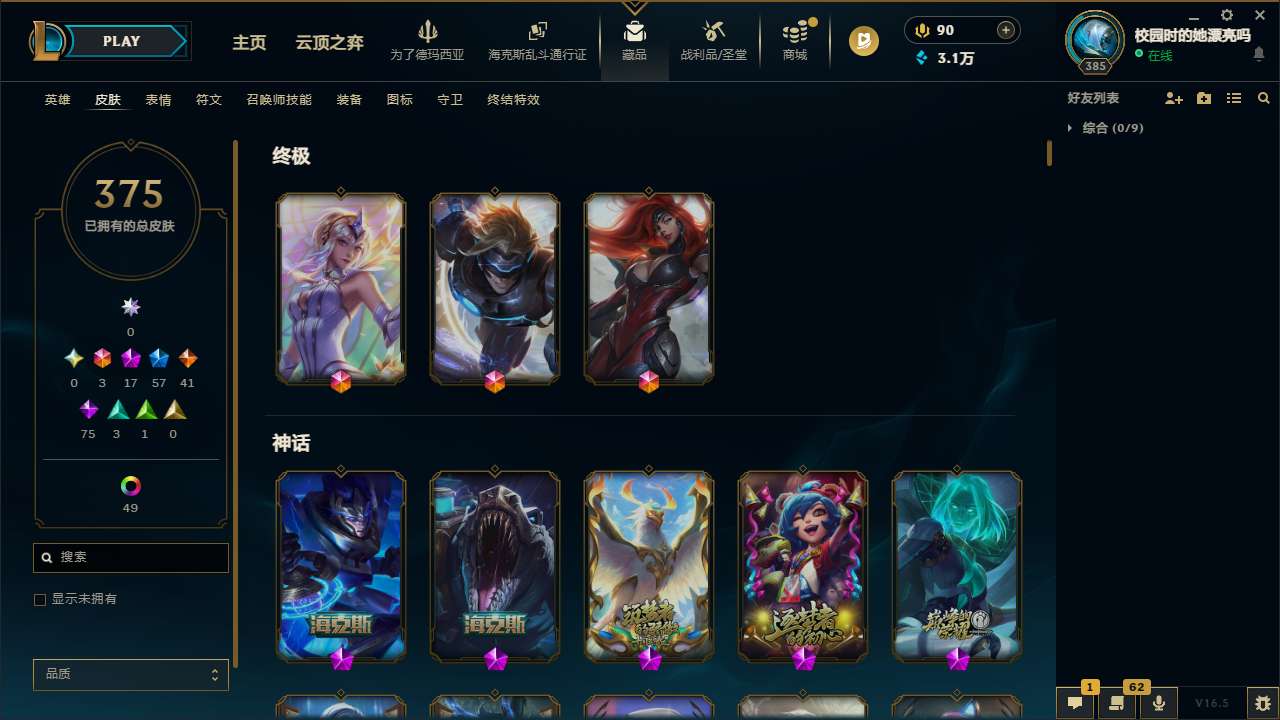Click the bug report icon

click(x=1258, y=702)
